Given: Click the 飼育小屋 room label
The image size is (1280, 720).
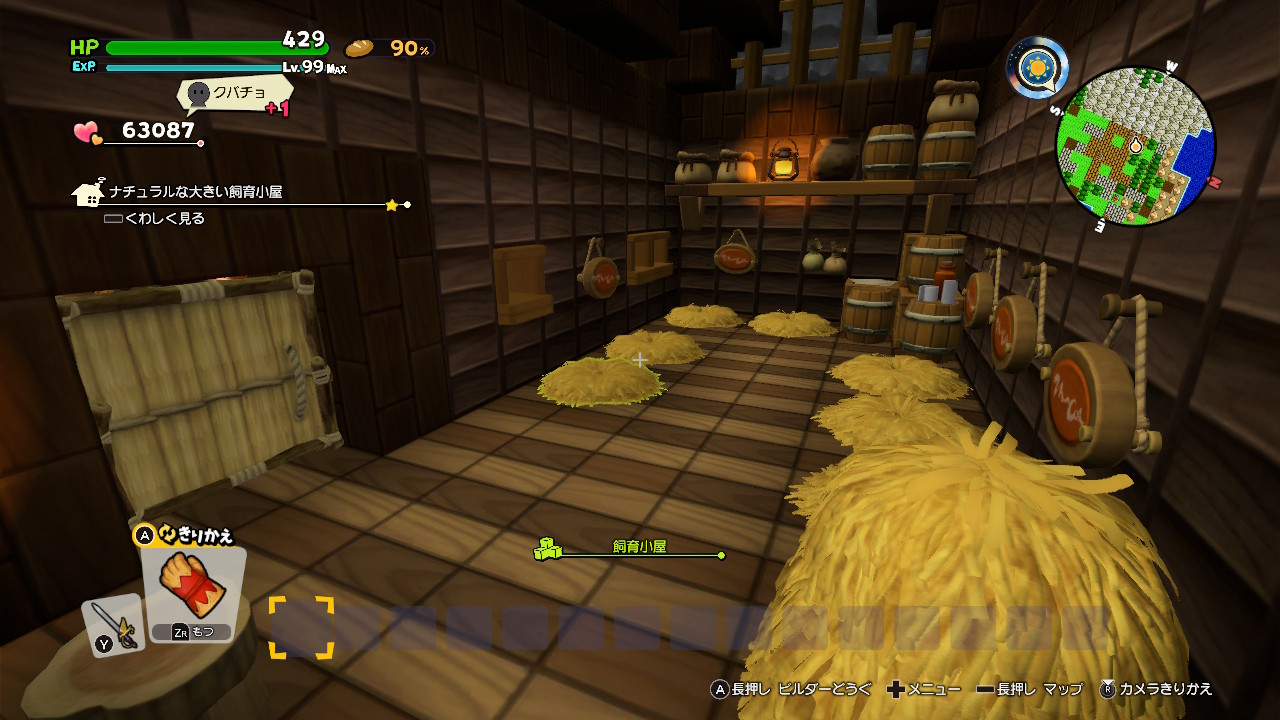Looking at the screenshot, I should [639, 548].
